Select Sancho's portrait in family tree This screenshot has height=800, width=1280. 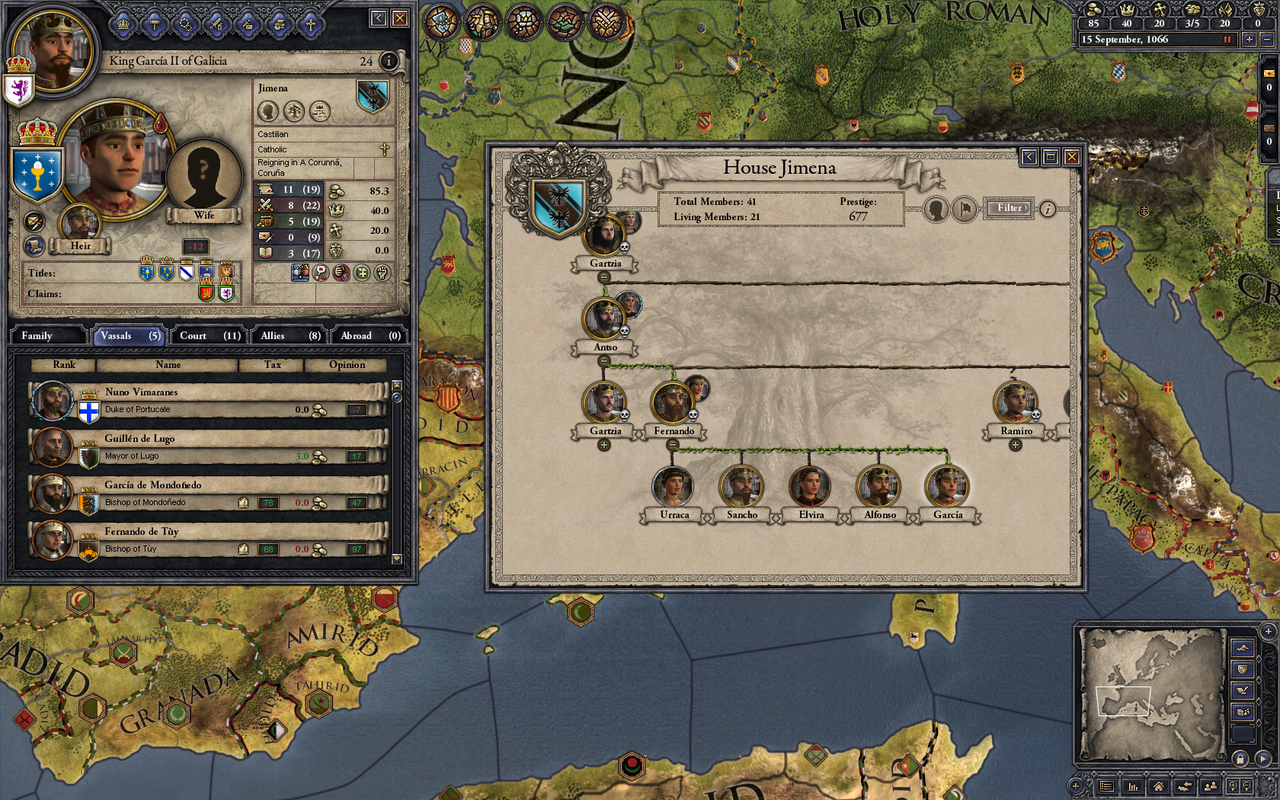coord(741,487)
